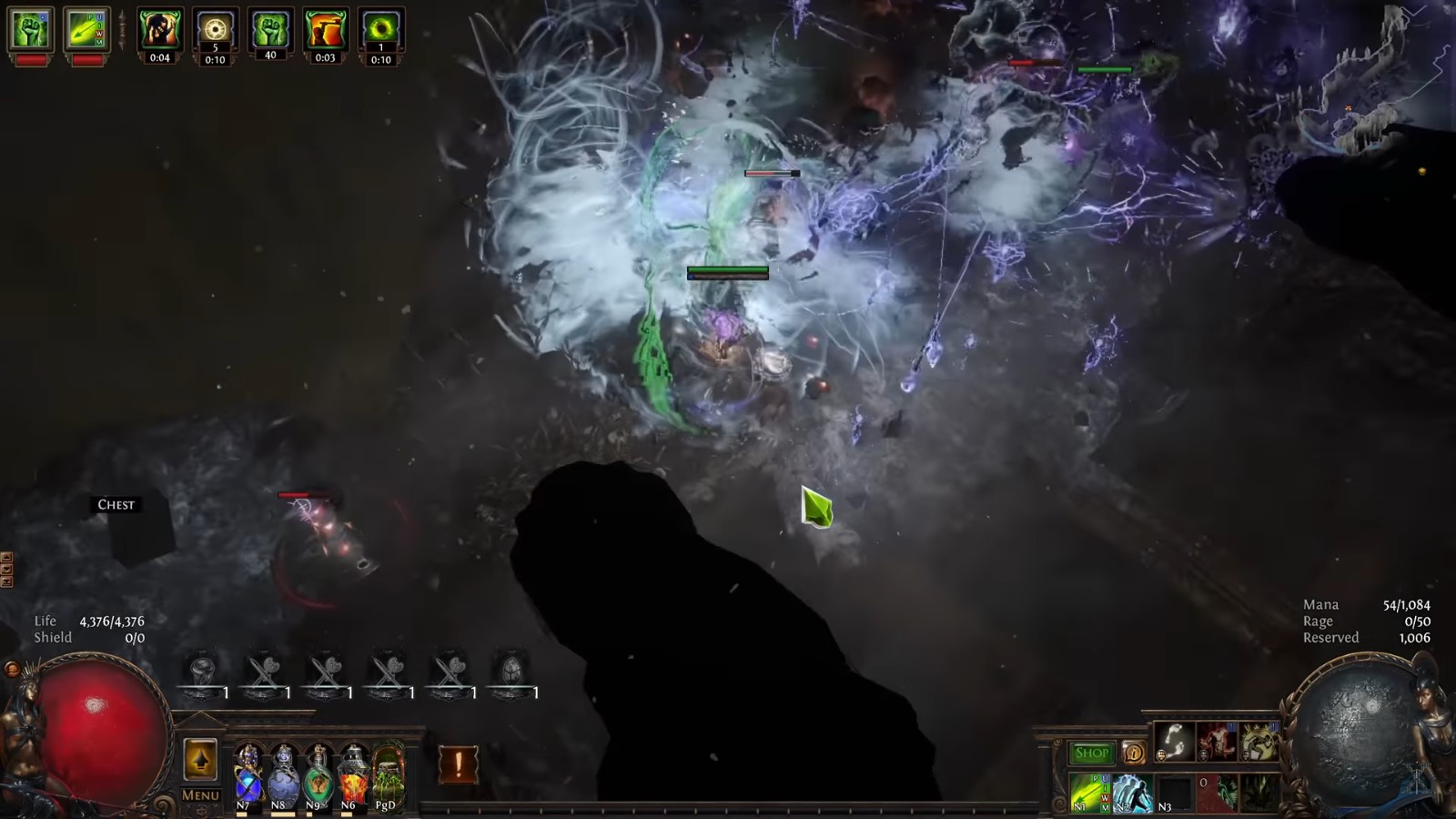Select the empty N3 skill slot

(x=1173, y=792)
